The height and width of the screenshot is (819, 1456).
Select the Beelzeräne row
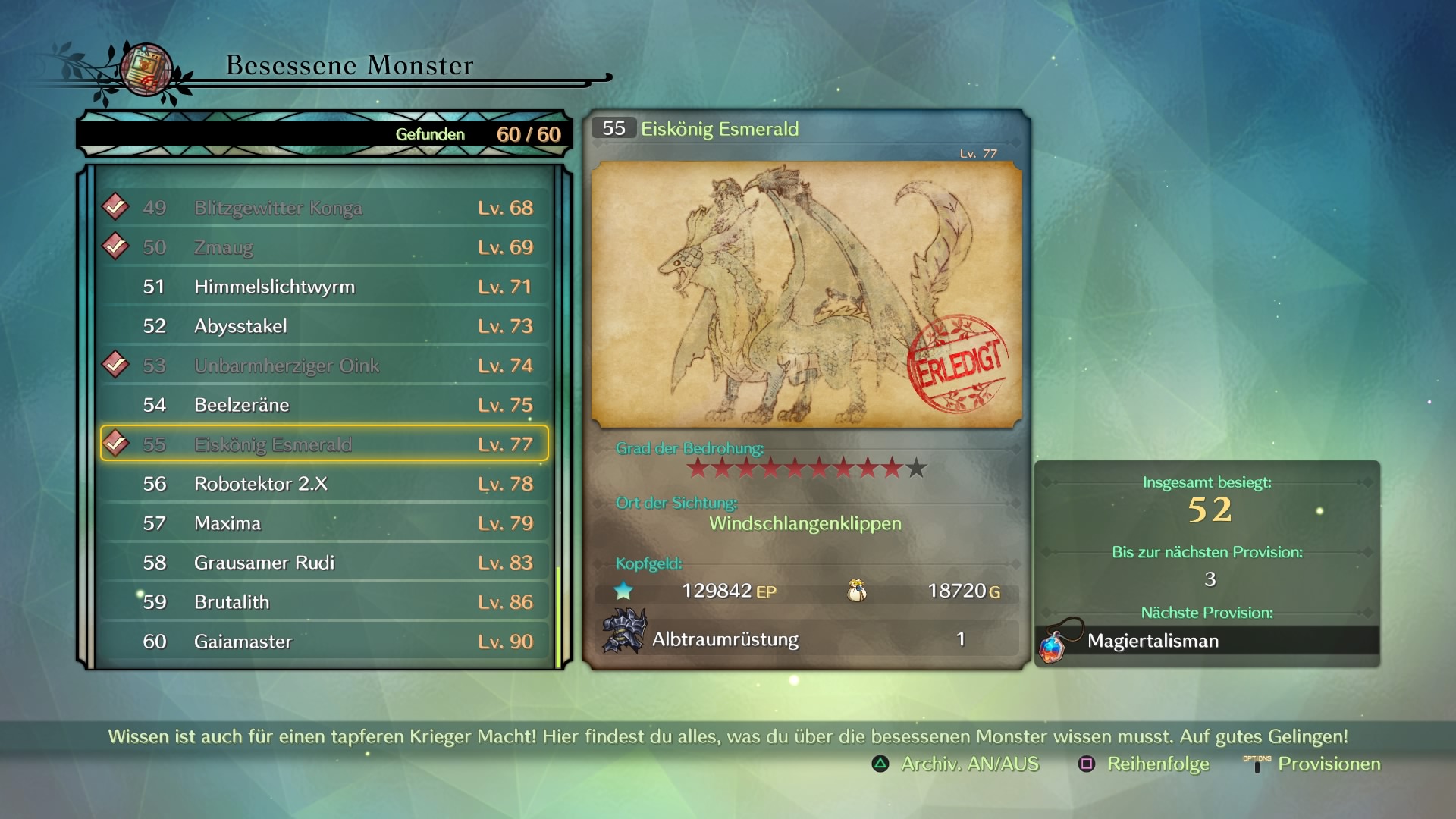tap(325, 405)
